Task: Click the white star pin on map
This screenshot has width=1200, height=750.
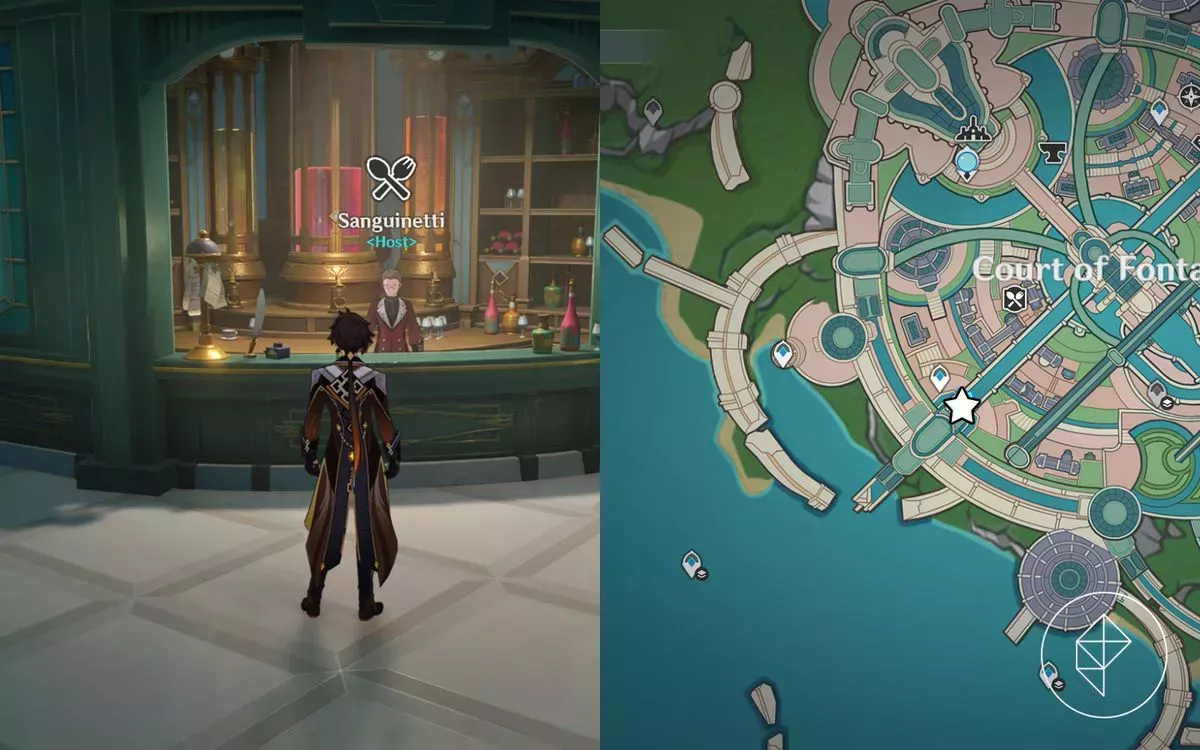Action: point(962,406)
